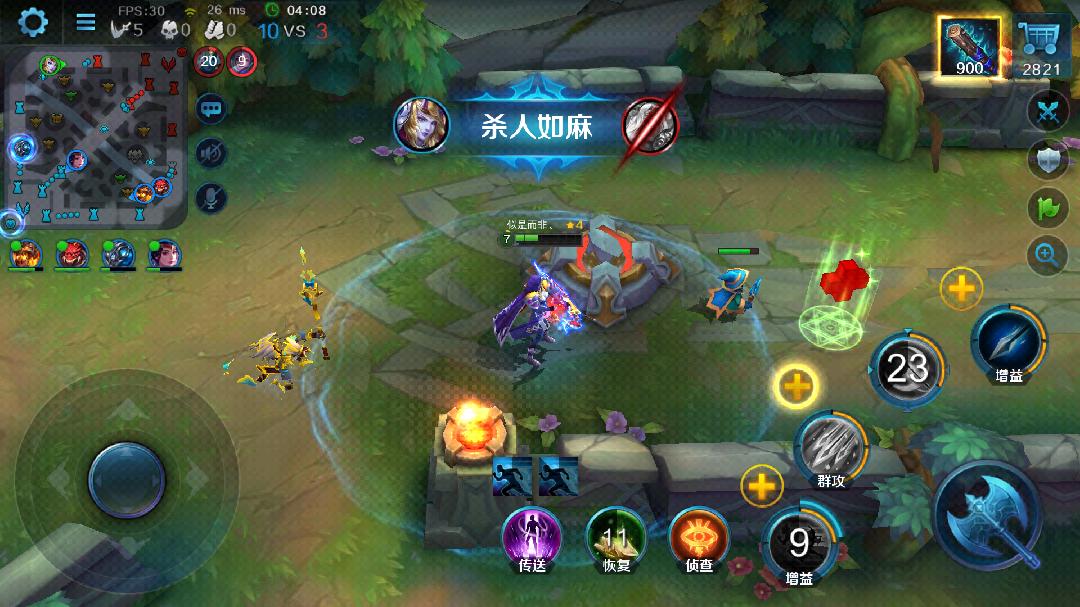Click the magnifier zoom view button
The height and width of the screenshot is (607, 1080).
coord(1047,256)
